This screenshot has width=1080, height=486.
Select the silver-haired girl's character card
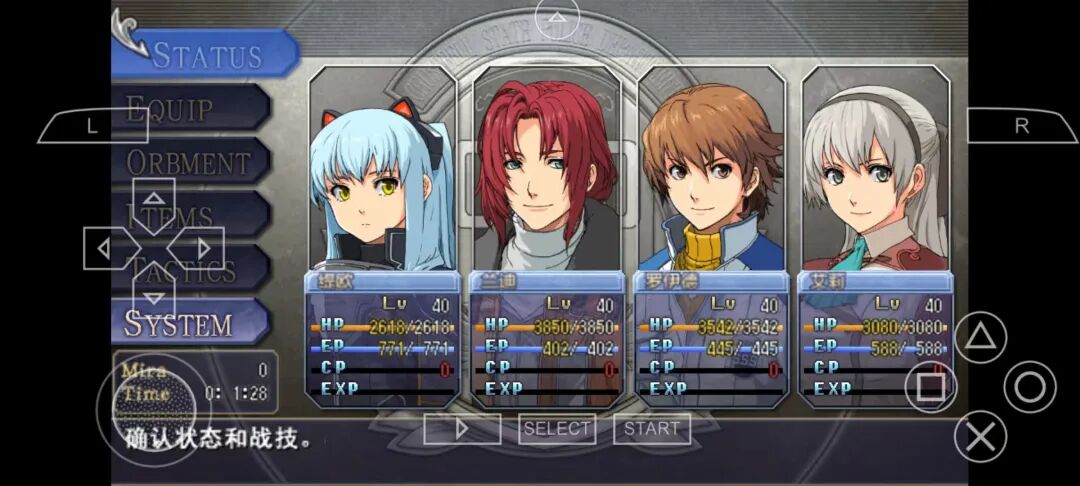tap(875, 235)
